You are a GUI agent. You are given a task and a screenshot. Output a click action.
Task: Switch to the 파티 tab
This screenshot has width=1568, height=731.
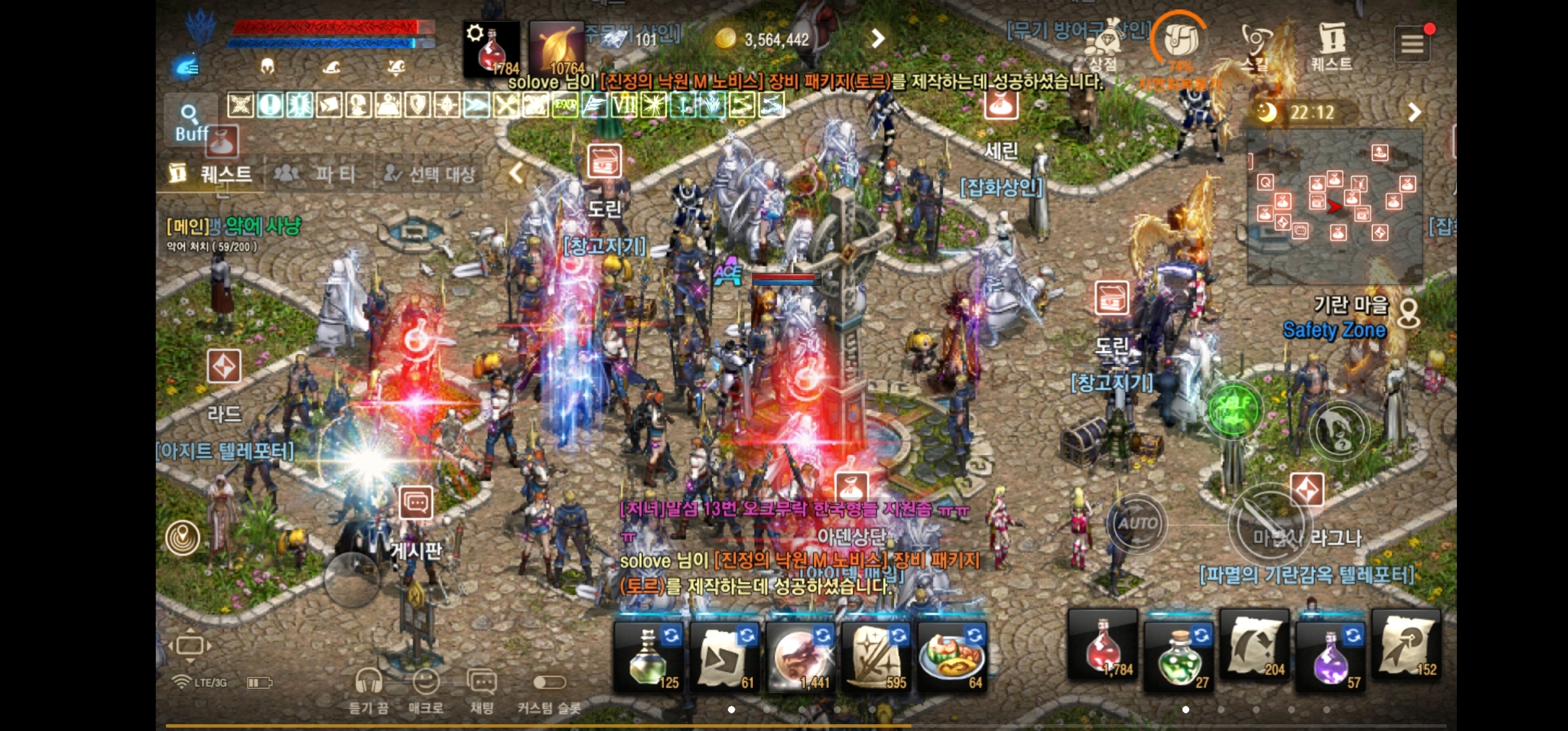pyautogui.click(x=315, y=174)
